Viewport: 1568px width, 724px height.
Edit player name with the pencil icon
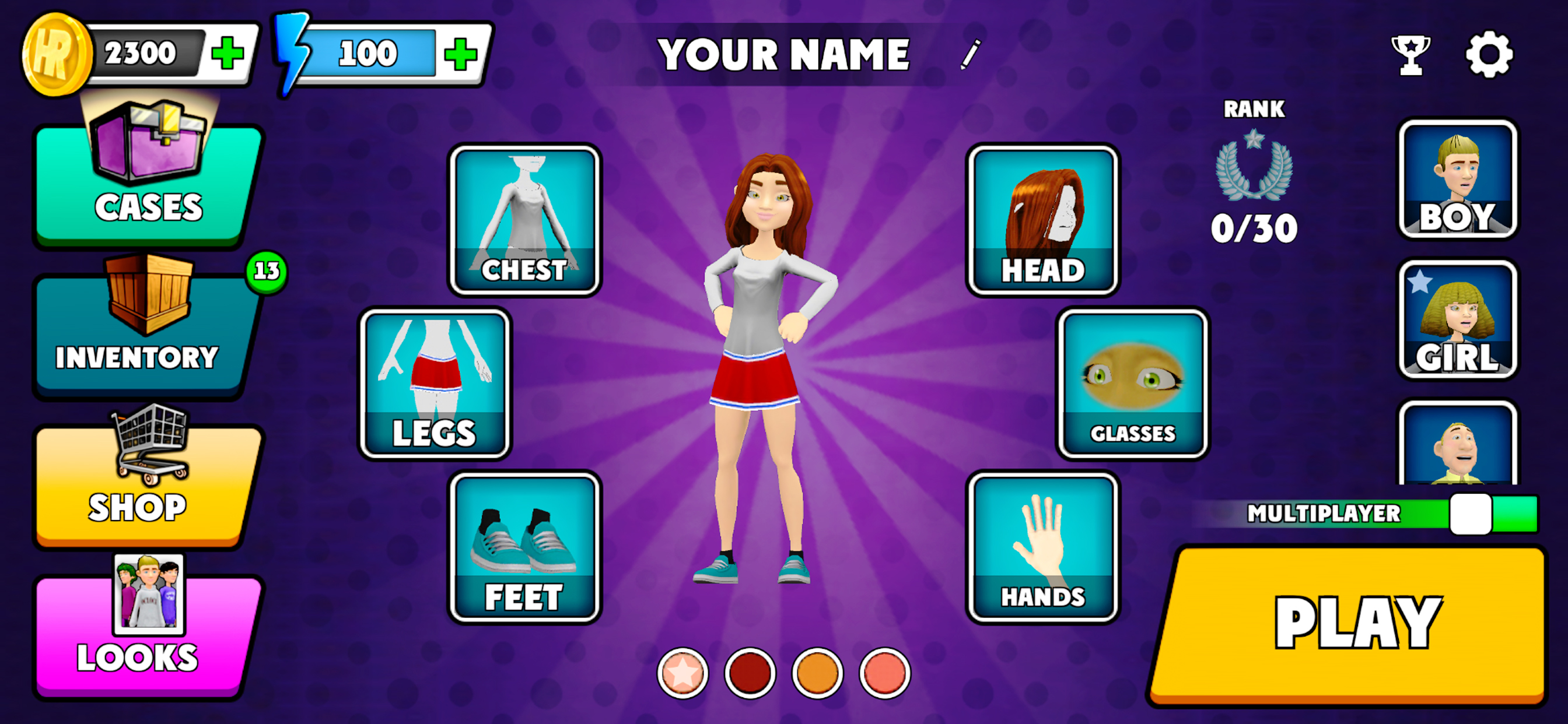pyautogui.click(x=970, y=55)
